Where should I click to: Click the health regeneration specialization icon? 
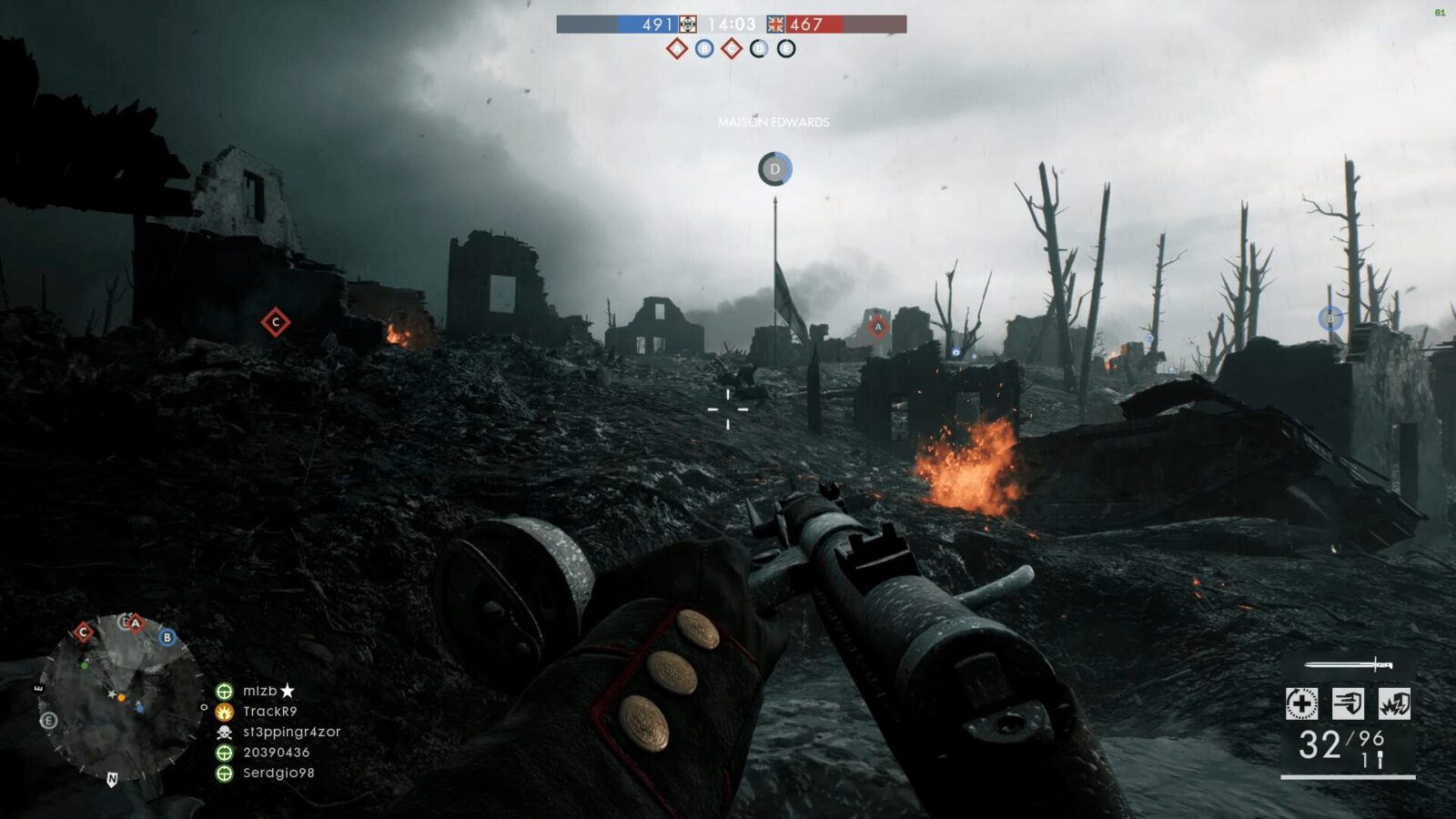tap(1301, 703)
